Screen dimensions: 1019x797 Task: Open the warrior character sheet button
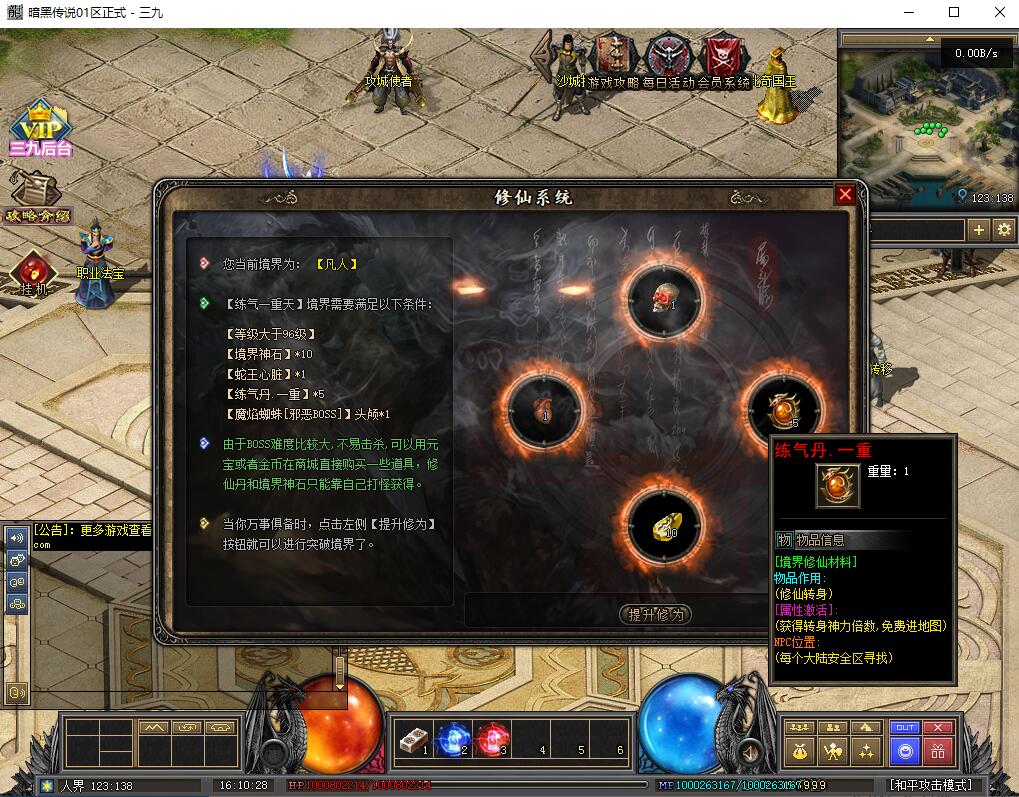tap(832, 750)
